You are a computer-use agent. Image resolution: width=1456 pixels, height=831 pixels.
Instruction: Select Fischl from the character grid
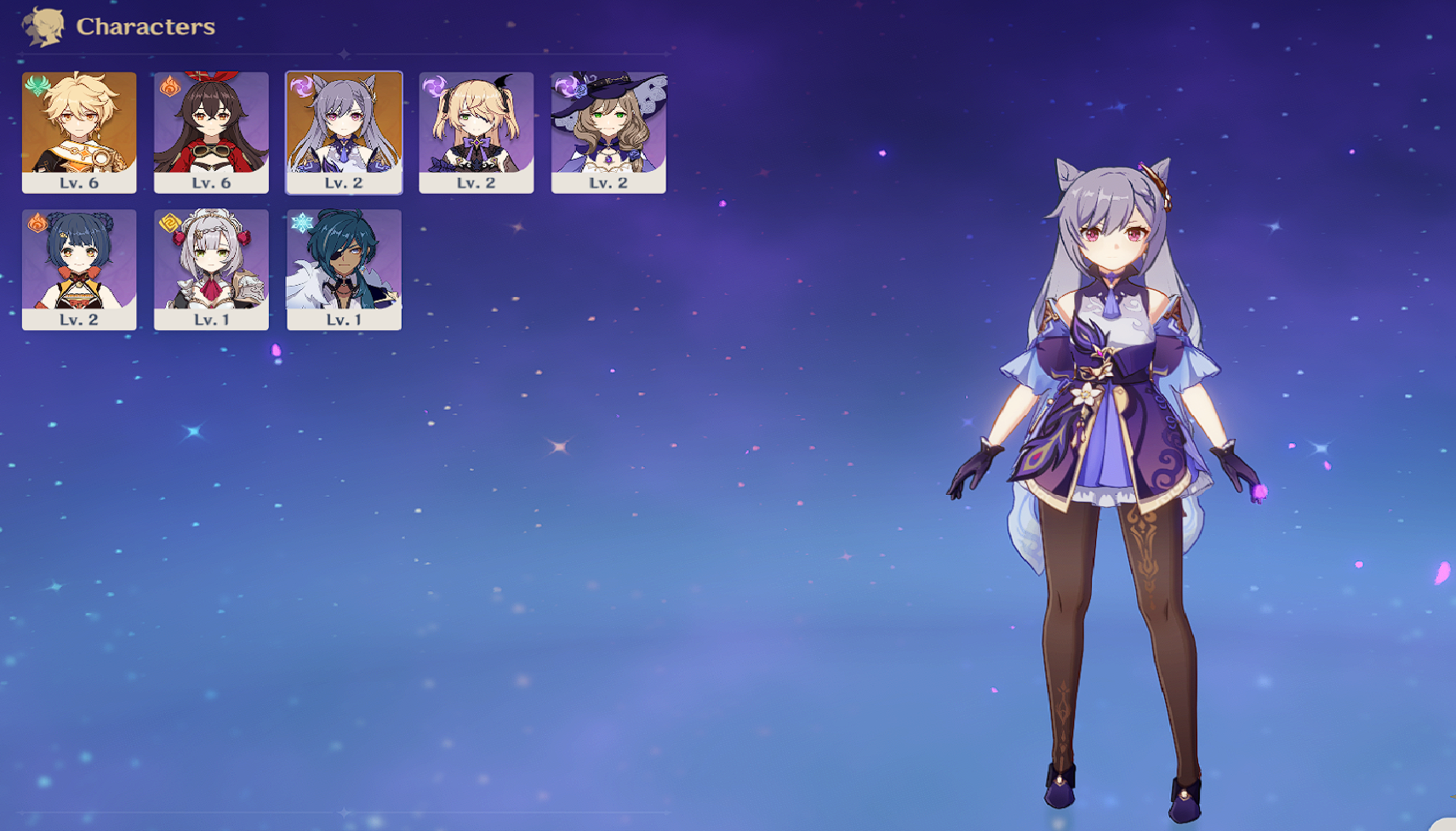point(476,128)
